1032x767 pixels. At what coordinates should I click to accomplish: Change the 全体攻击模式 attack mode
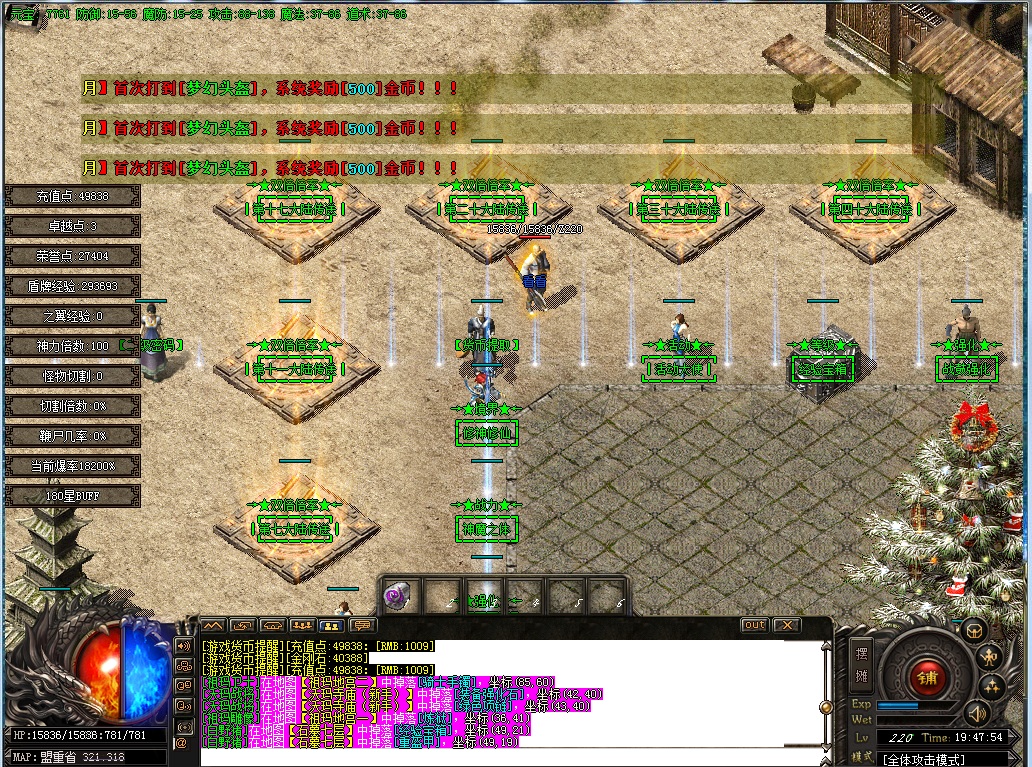[923, 759]
